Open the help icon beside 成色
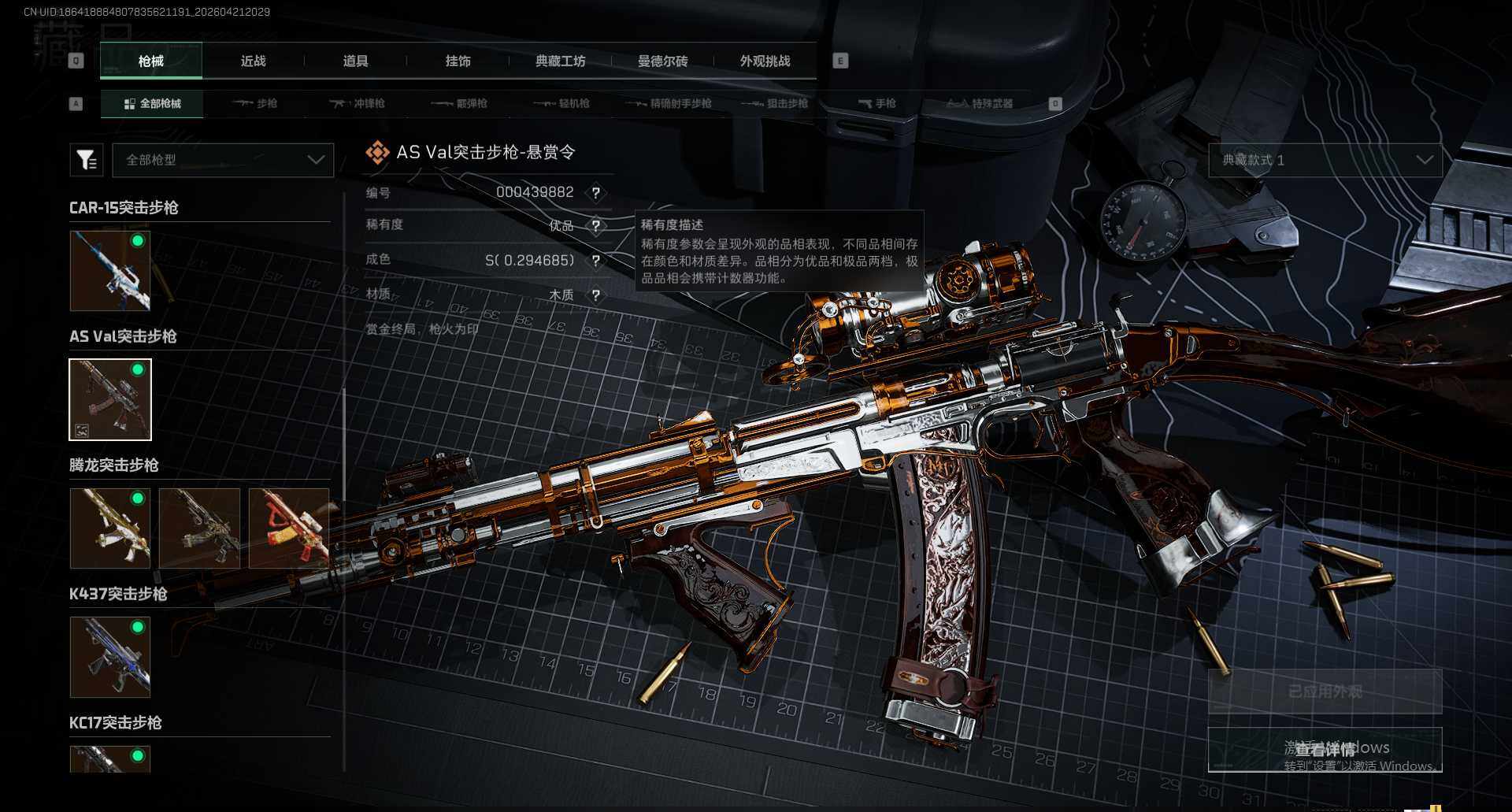Screen dimensions: 1512x812 point(596,261)
